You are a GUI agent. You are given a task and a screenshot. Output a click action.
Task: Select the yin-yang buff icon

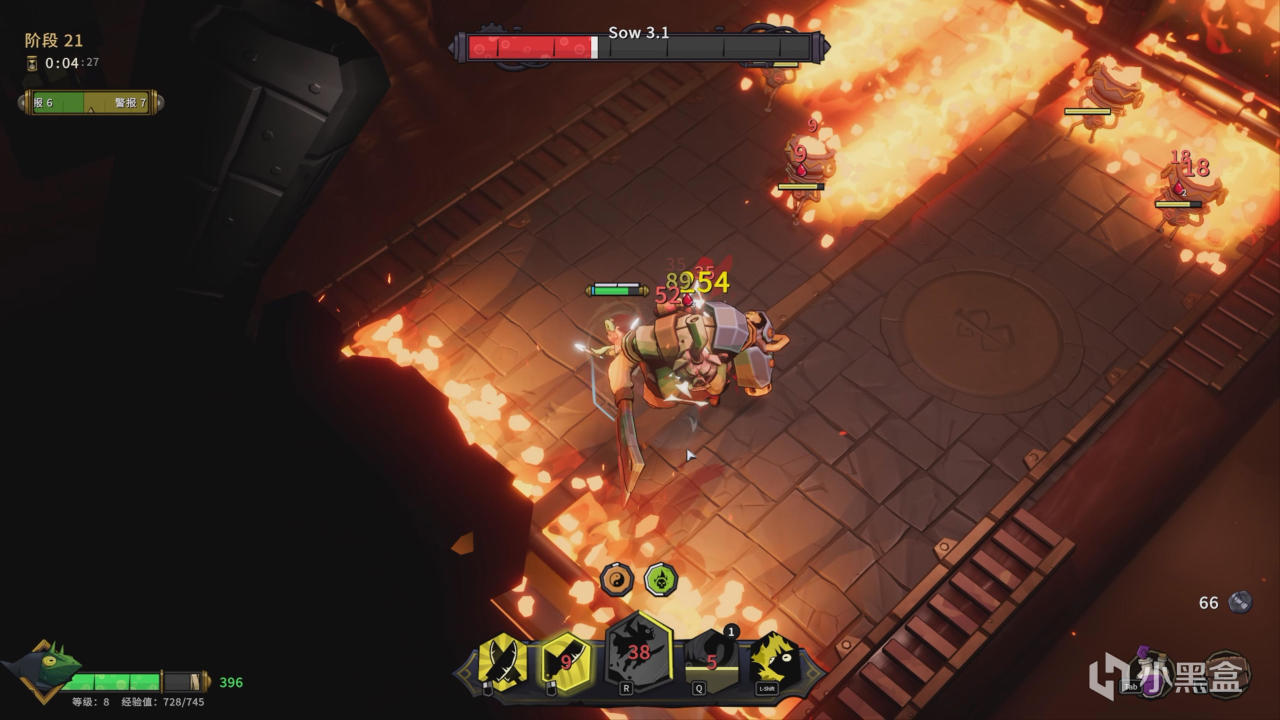617,579
